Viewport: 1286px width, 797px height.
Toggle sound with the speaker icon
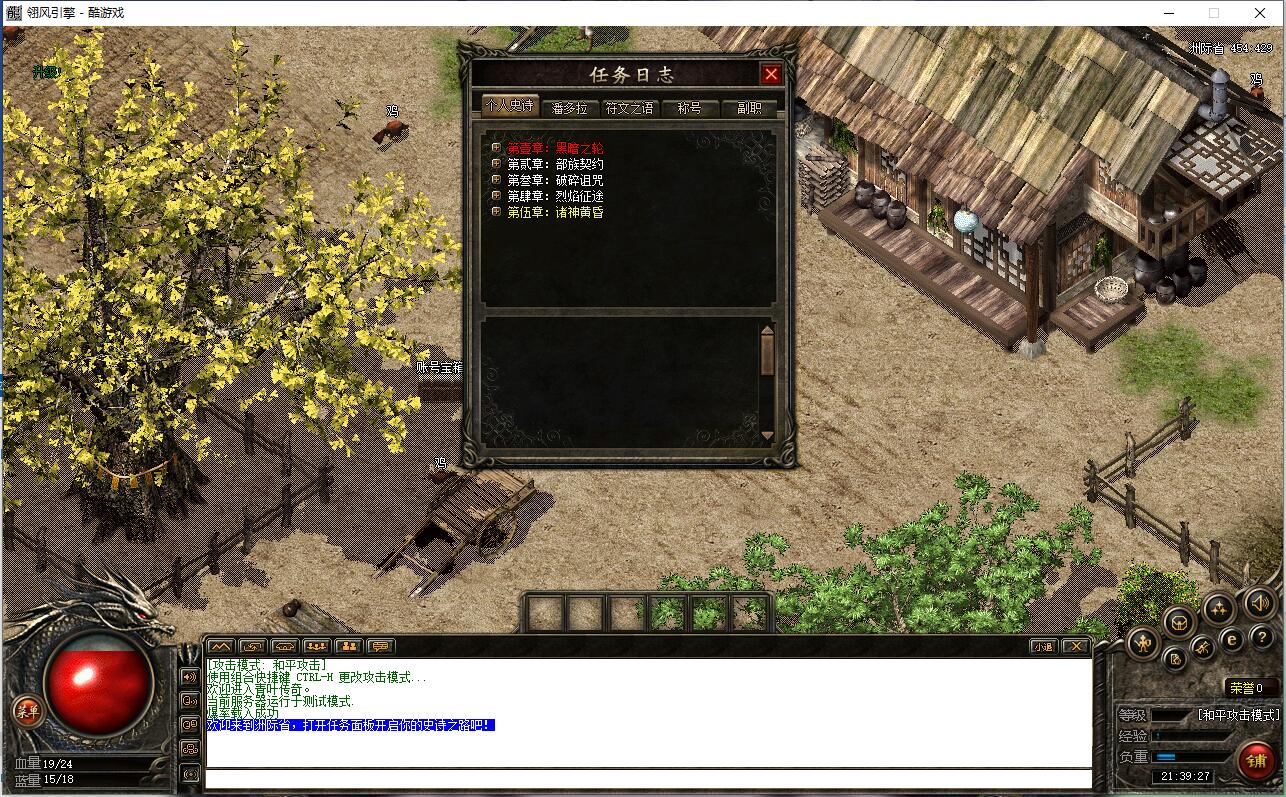[x=1259, y=603]
